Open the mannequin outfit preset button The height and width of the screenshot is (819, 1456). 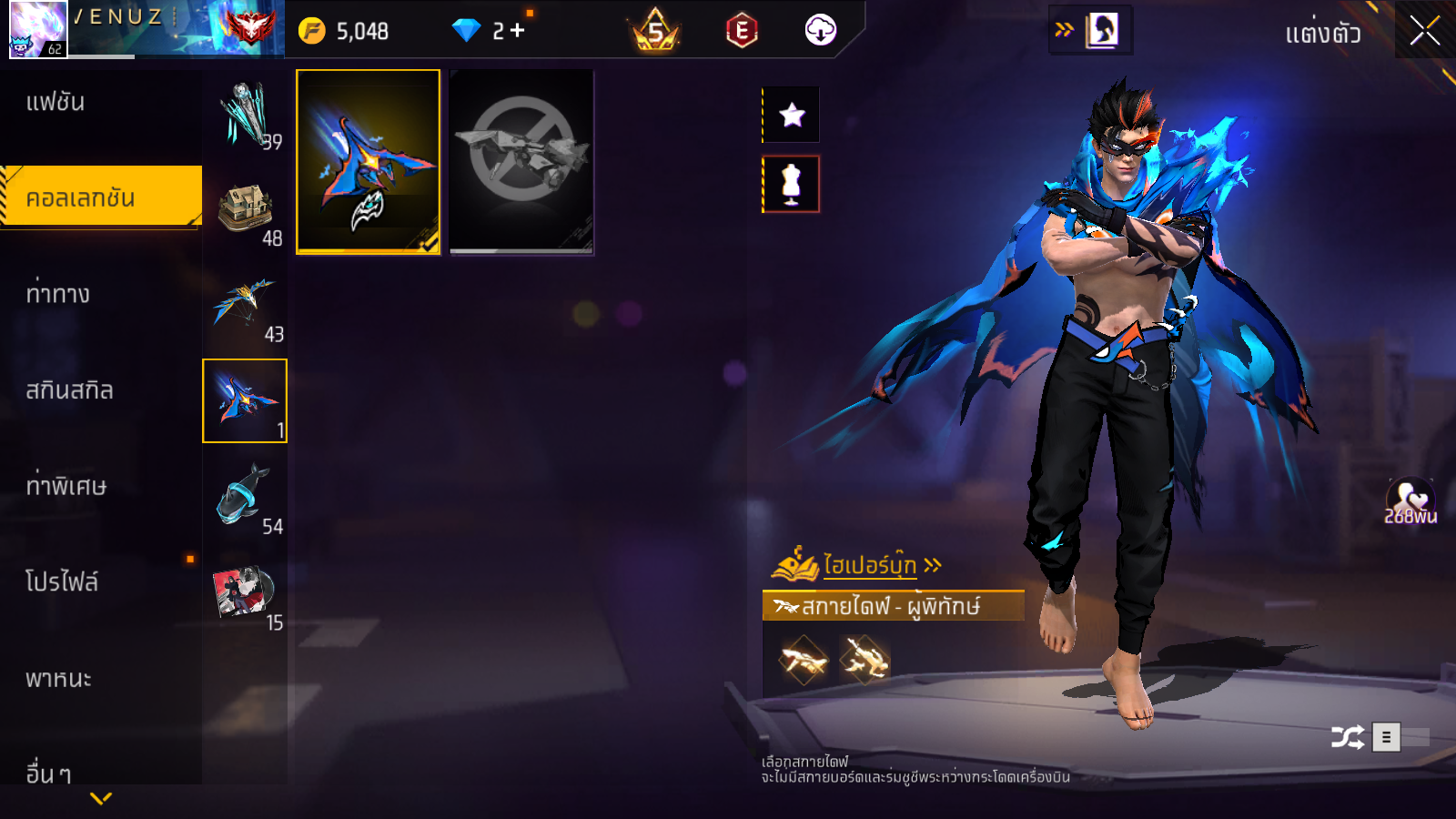[x=792, y=184]
